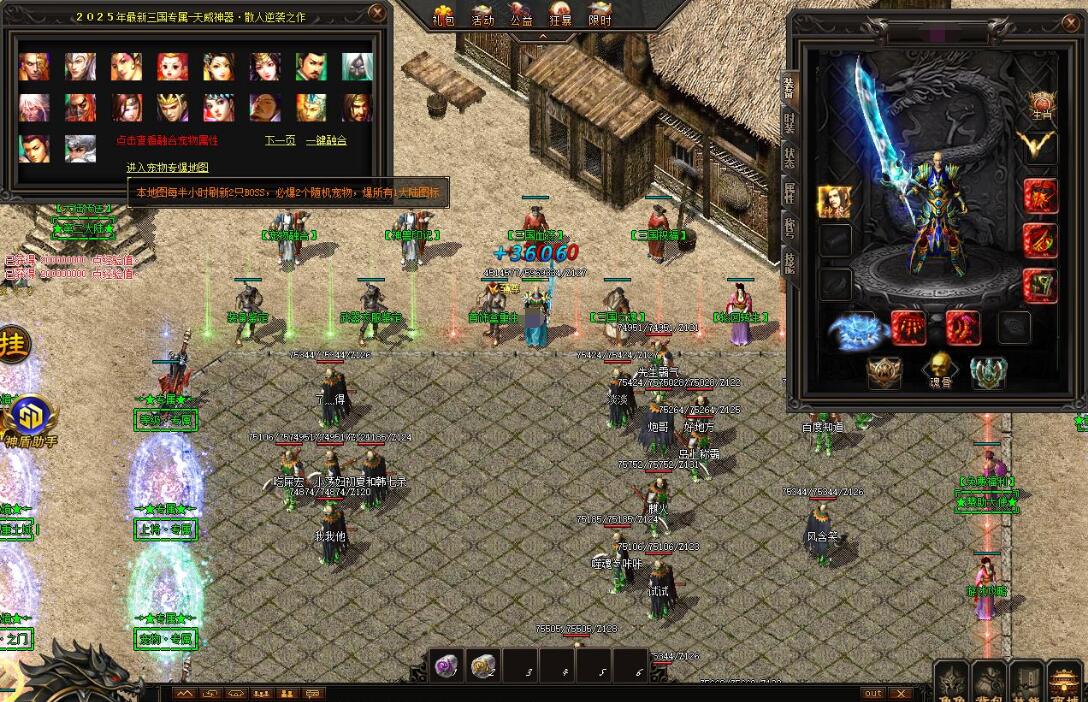This screenshot has width=1088, height=702.
Task: Close the pet fusion panel
Action: coord(376,13)
